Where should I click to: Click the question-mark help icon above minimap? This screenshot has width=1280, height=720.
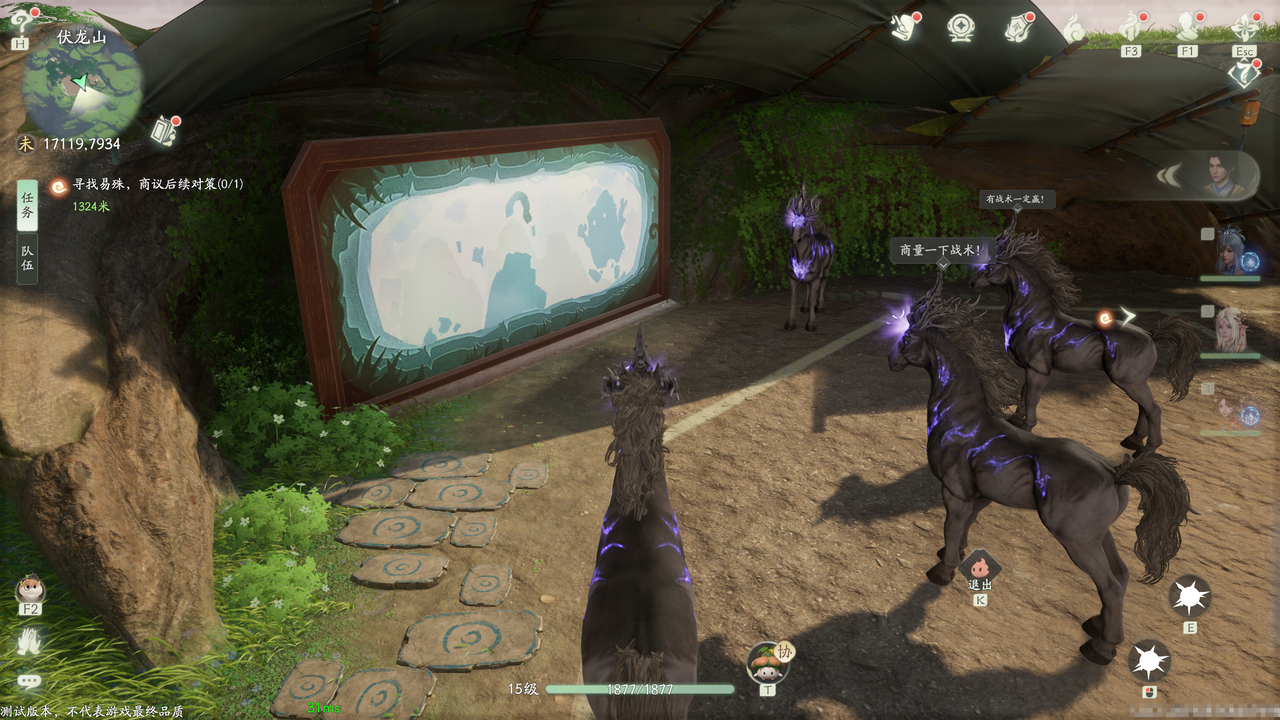point(22,24)
